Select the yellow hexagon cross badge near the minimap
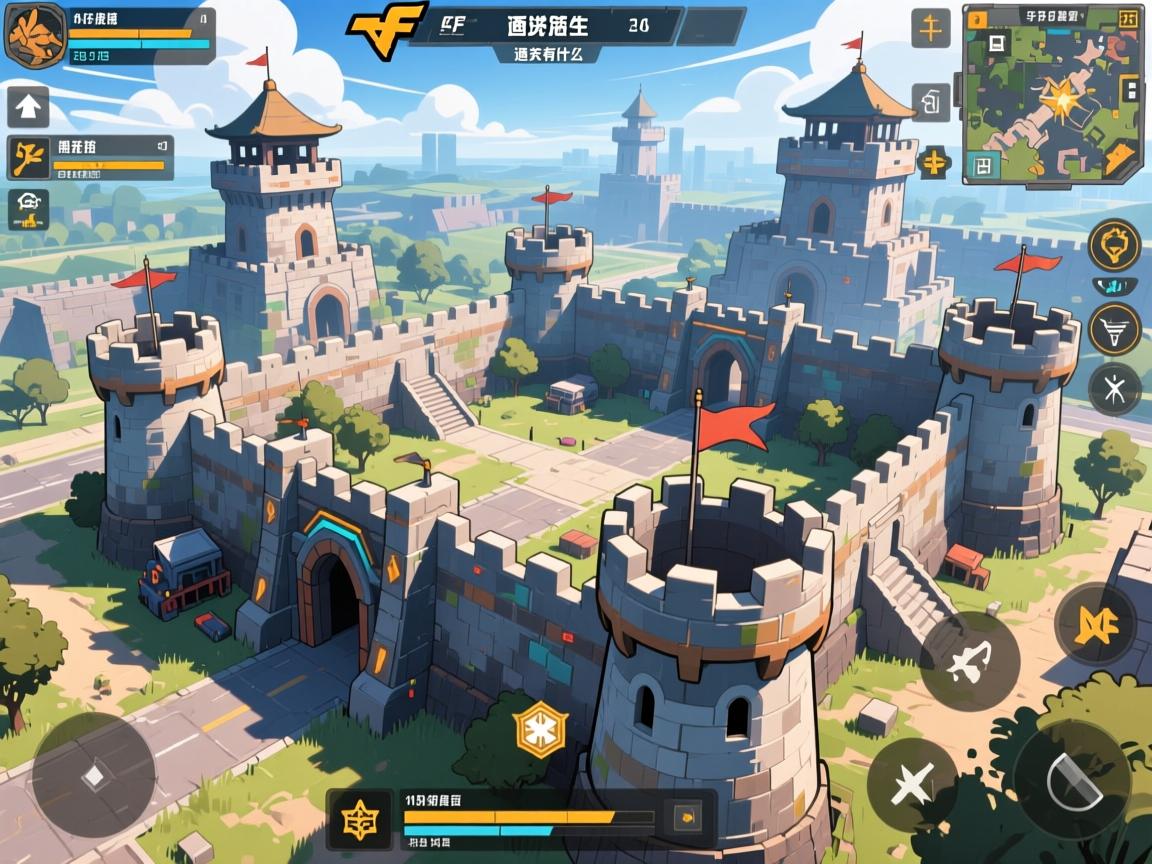 (934, 161)
